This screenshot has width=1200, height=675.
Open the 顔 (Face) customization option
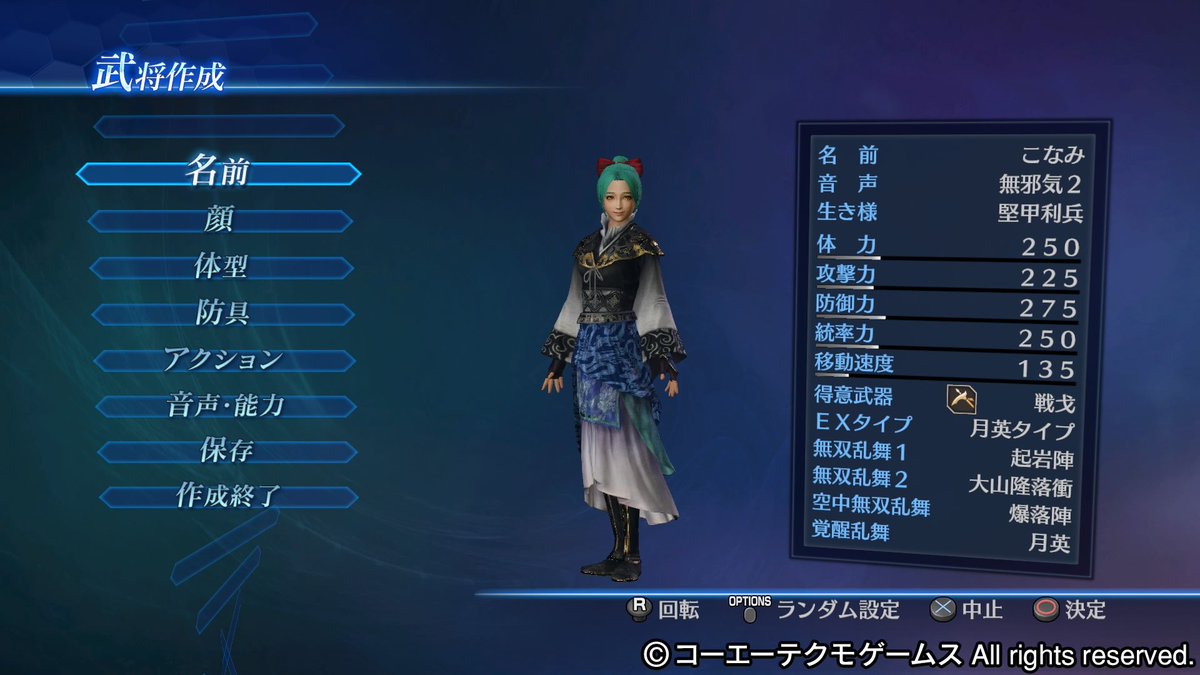(220, 221)
